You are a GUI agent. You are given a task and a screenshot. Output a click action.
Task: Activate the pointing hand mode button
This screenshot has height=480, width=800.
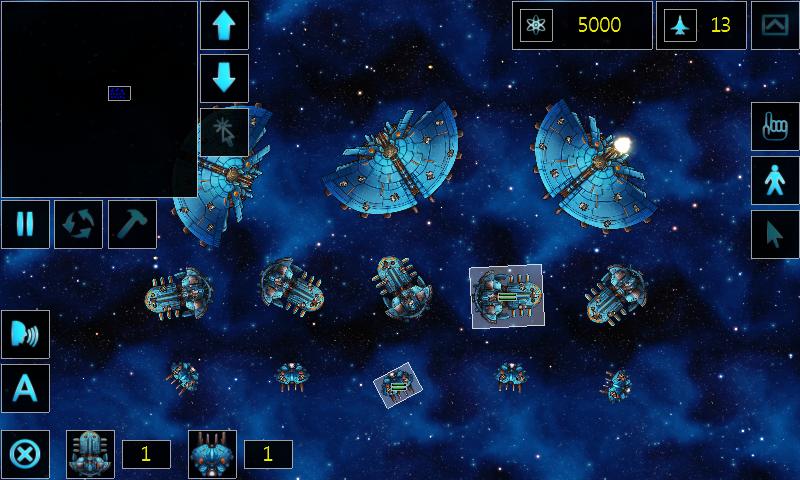click(775, 127)
